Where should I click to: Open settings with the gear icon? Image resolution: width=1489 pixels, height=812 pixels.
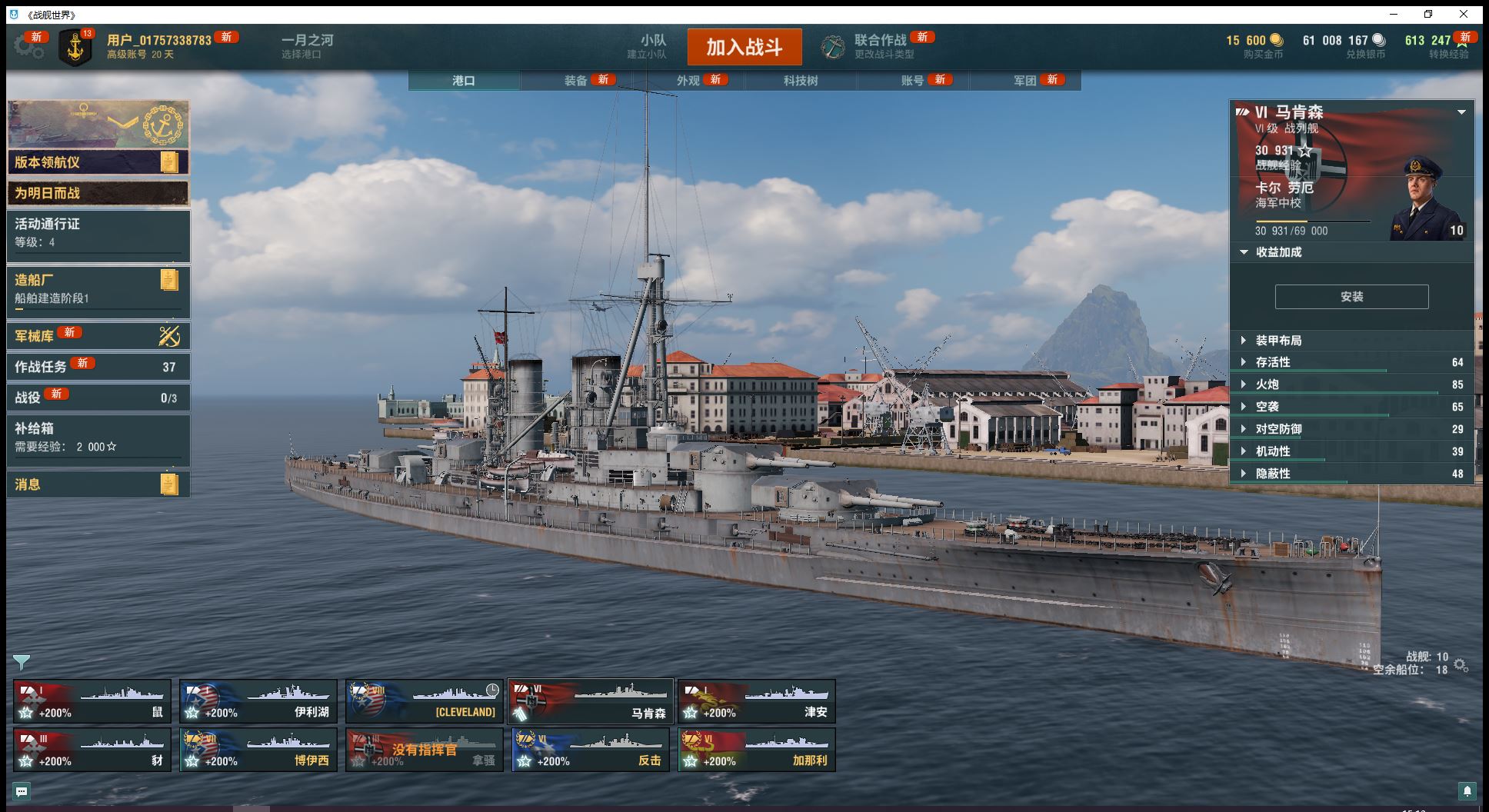pos(28,47)
